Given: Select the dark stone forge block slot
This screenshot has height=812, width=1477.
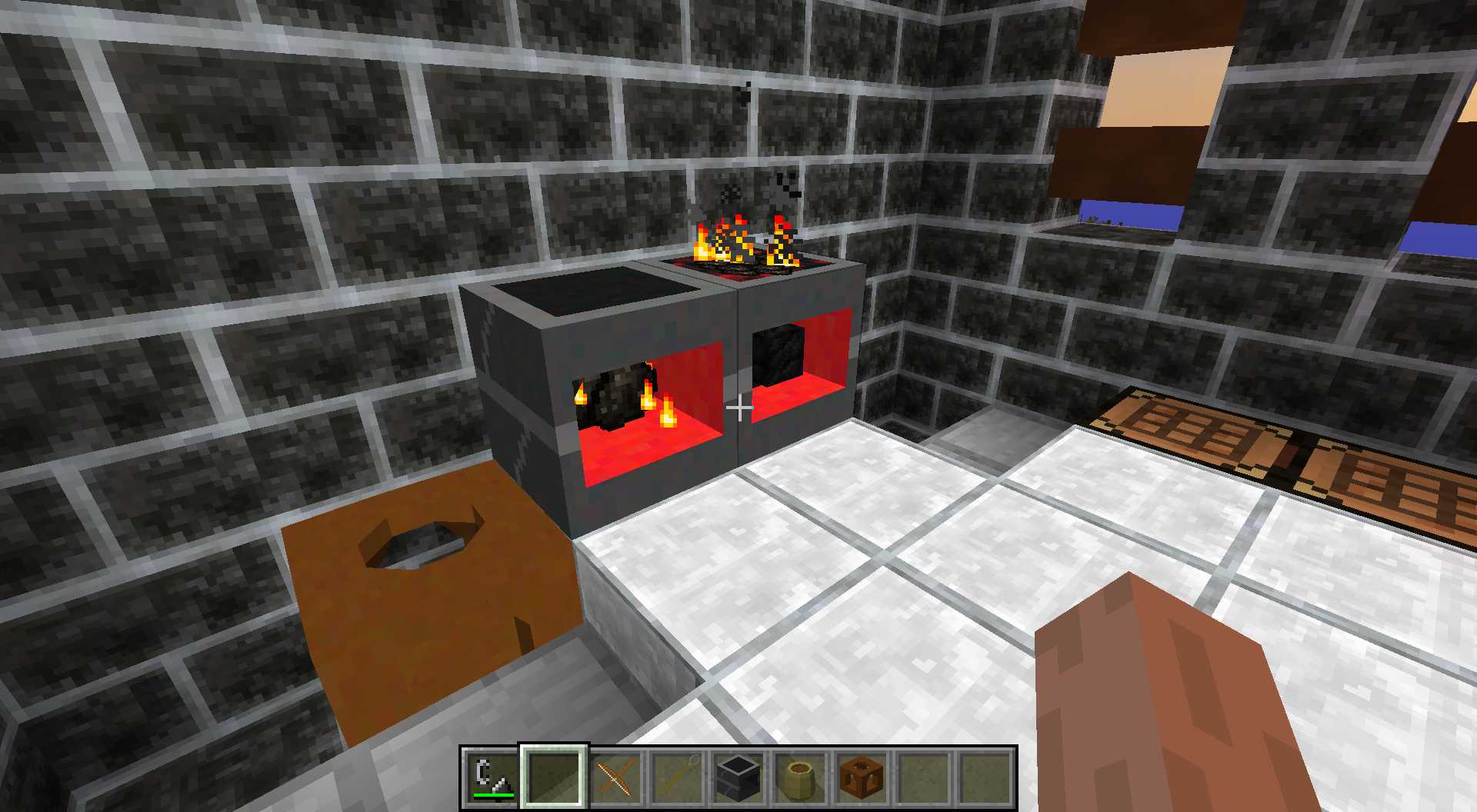Looking at the screenshot, I should (738, 776).
